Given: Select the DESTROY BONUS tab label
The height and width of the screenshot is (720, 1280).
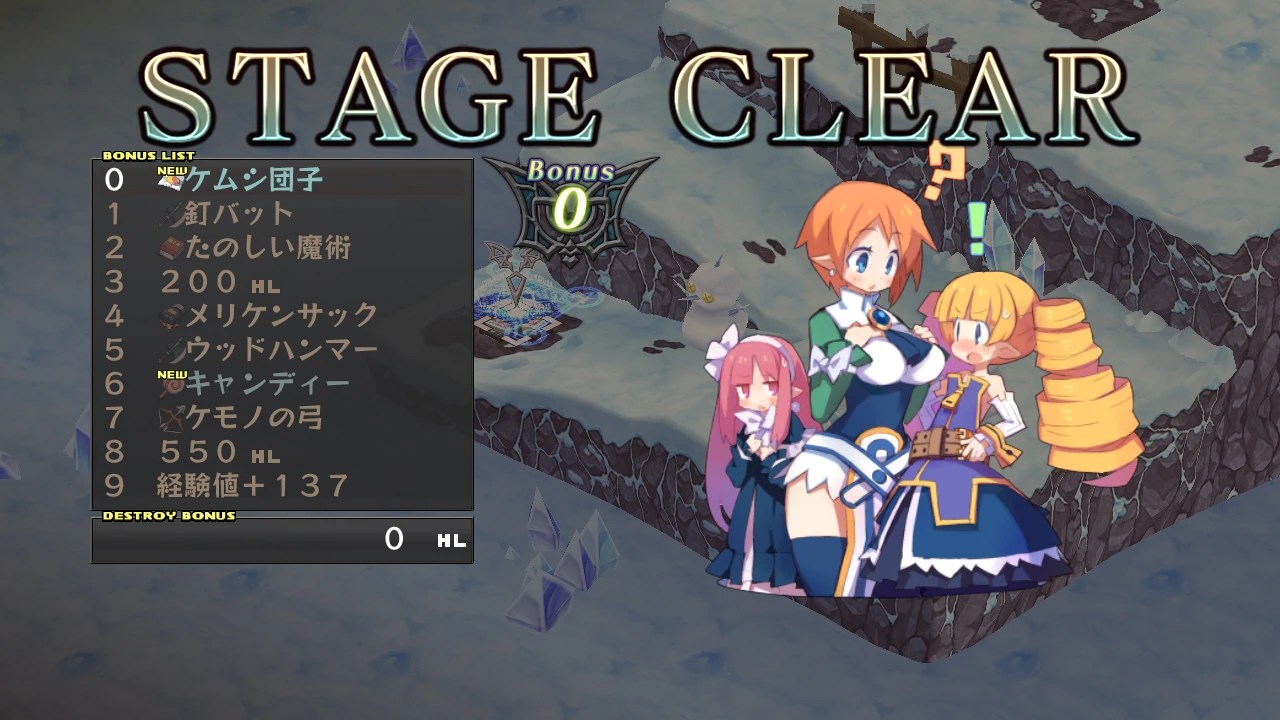Looking at the screenshot, I should tap(167, 518).
